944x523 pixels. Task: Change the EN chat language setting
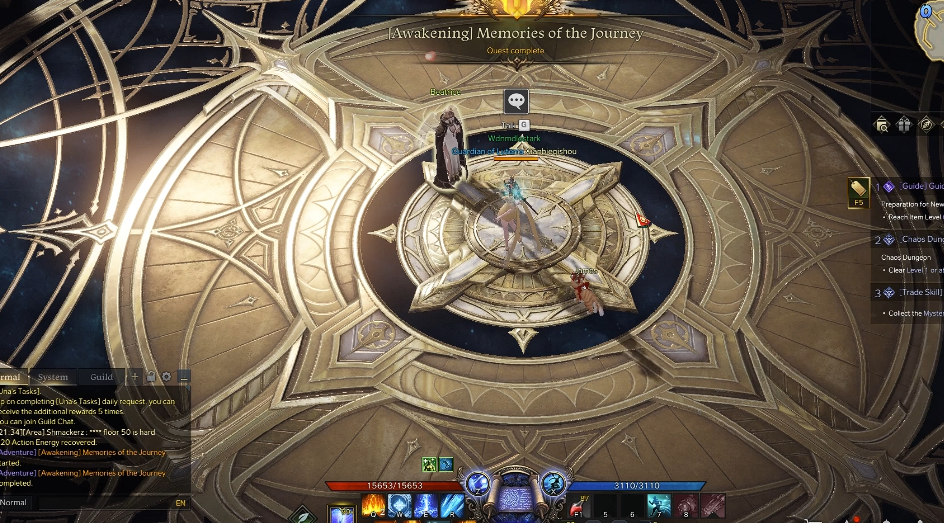180,502
